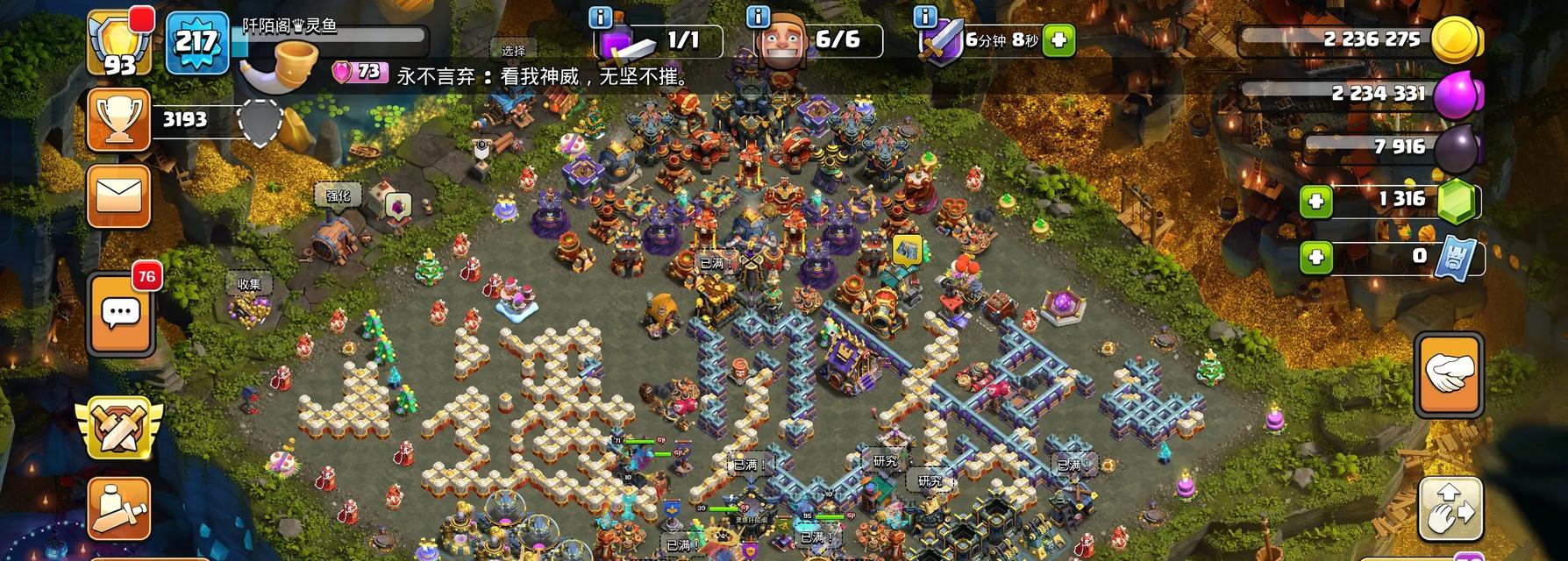Tap the pink elixir drop icon
Screen dimensions: 1568x561
pyautogui.click(x=1456, y=94)
